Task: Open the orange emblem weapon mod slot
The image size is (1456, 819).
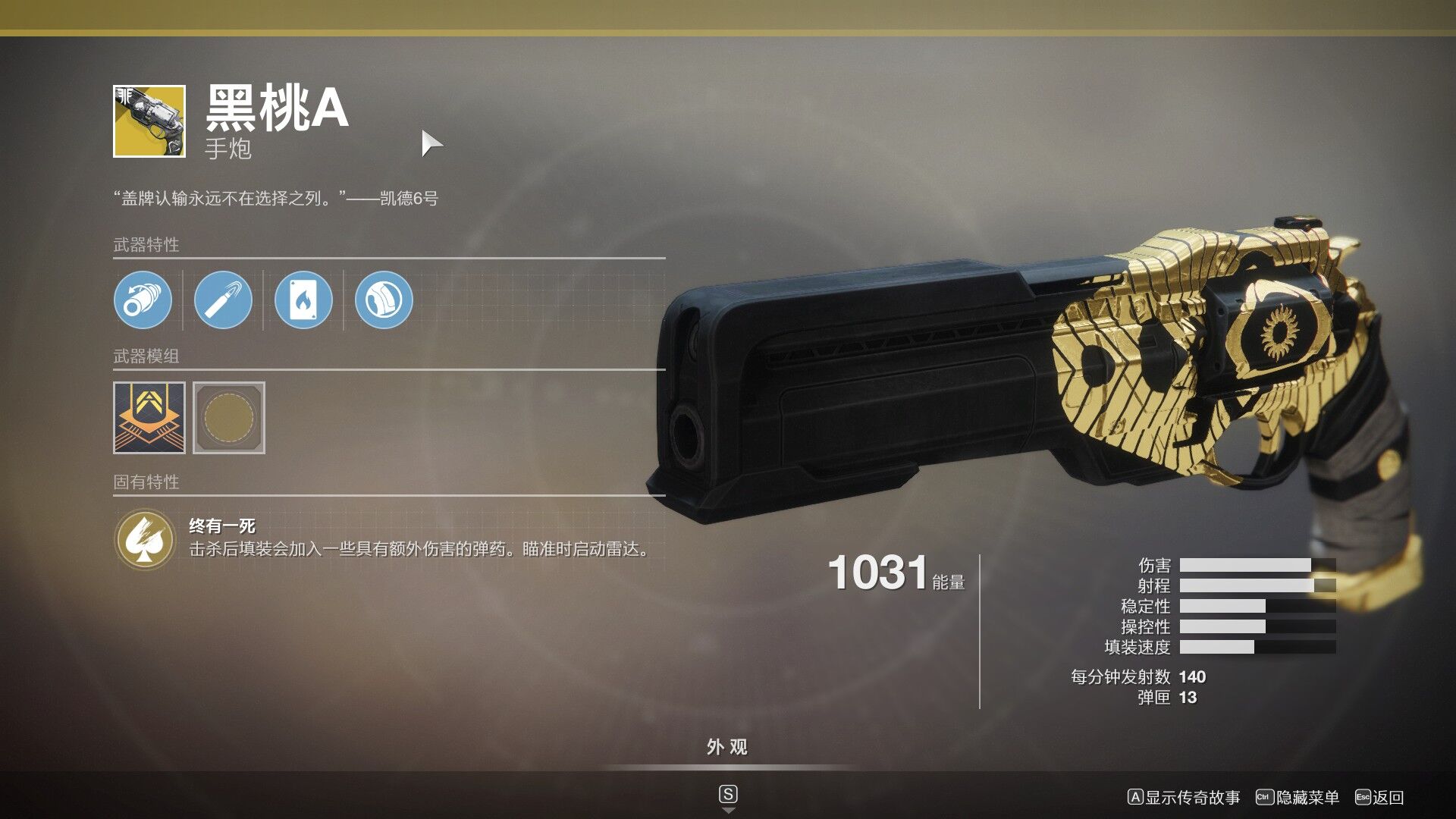Action: [149, 418]
